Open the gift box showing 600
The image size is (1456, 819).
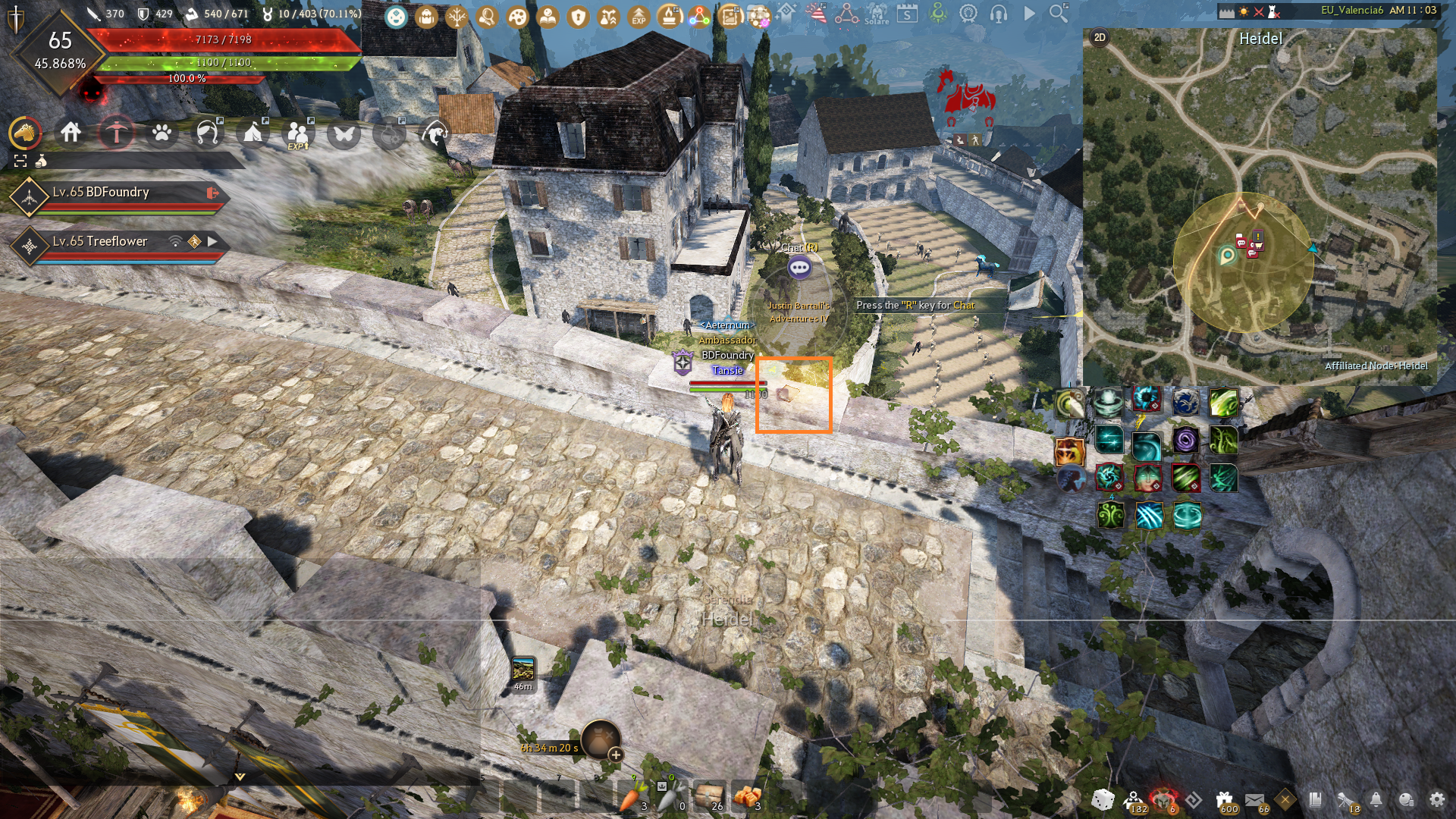coord(1225,800)
